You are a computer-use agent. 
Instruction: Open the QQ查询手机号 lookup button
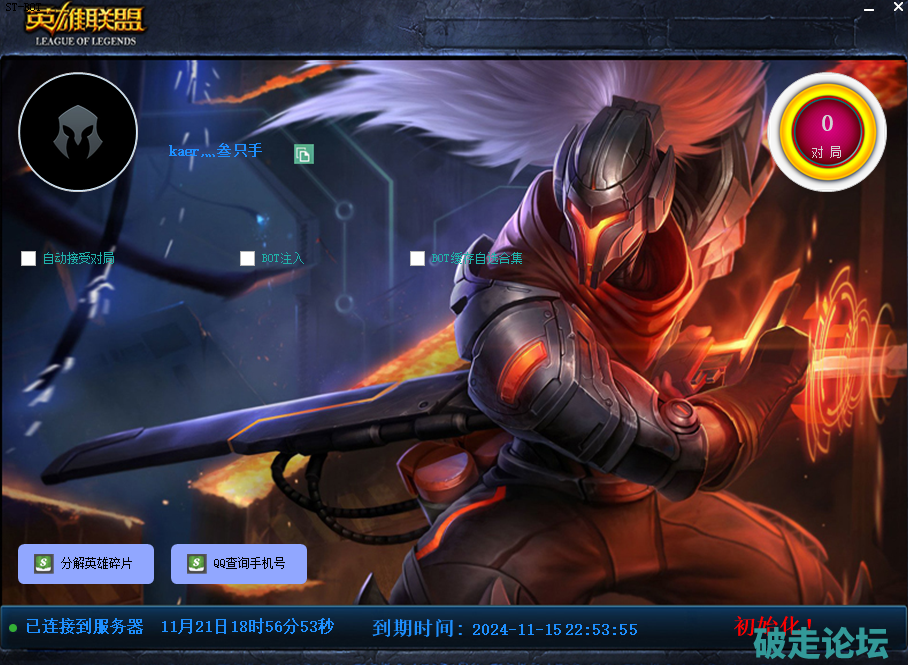(x=239, y=564)
